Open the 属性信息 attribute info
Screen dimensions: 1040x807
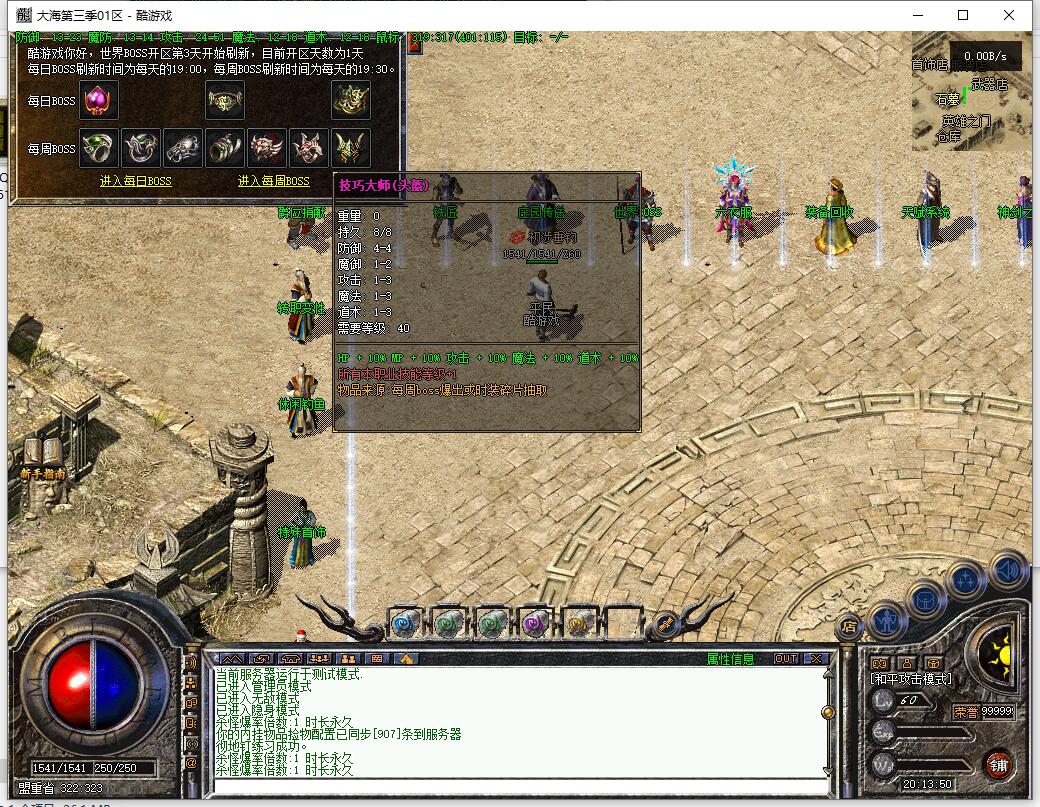tap(731, 659)
